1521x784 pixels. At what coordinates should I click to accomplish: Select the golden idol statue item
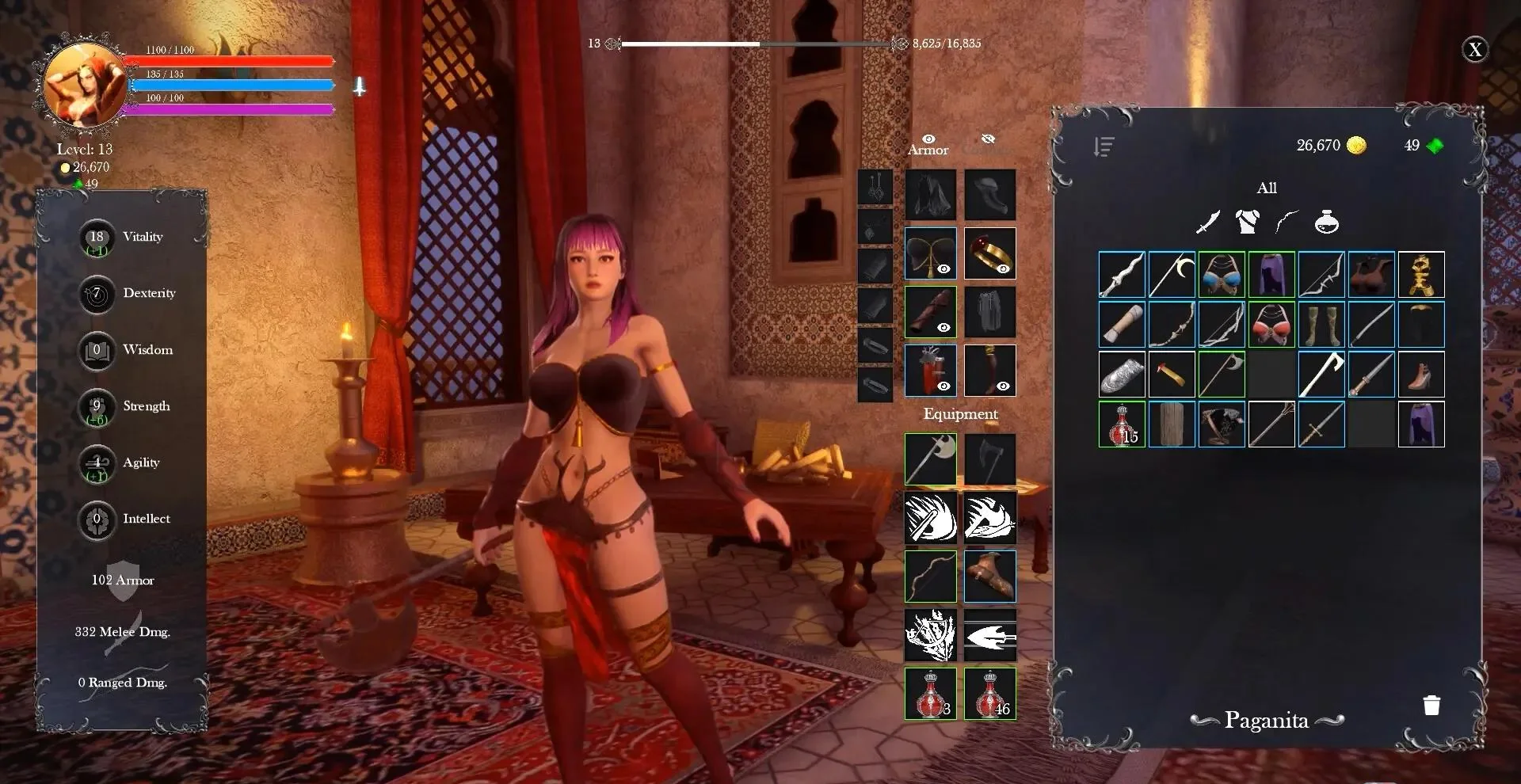1421,275
